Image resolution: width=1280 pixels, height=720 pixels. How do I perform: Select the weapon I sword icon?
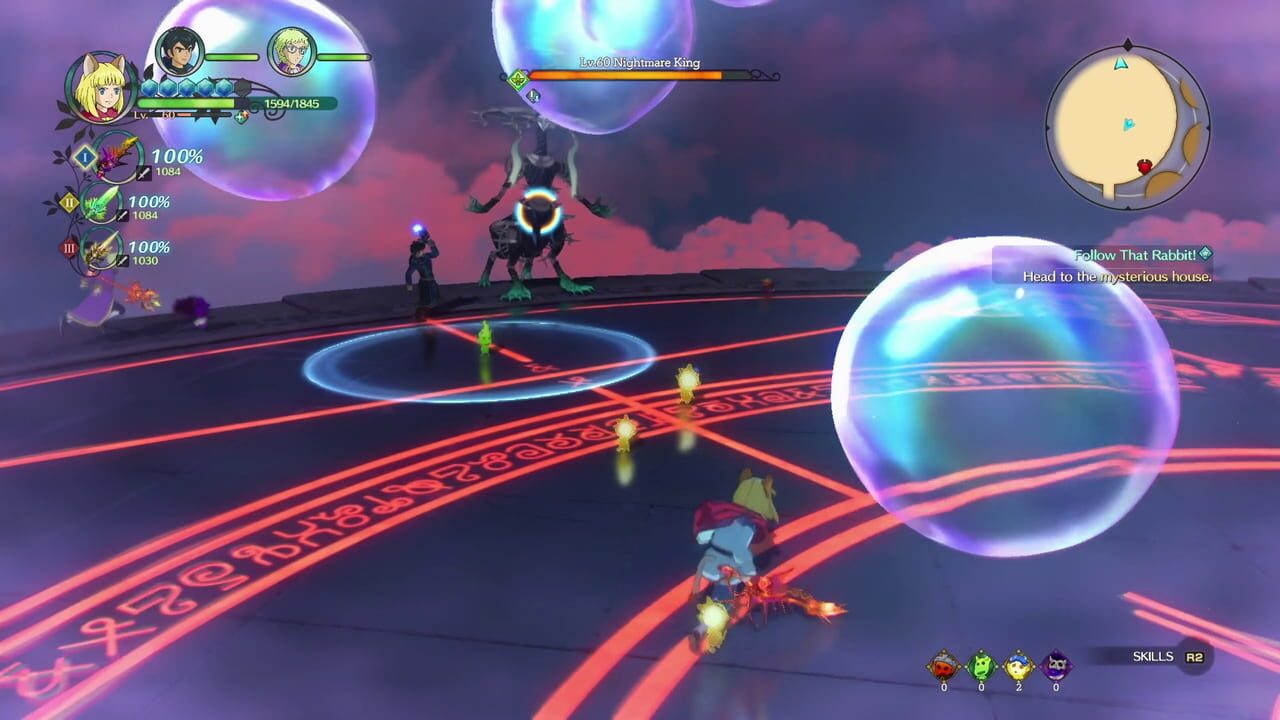[111, 157]
